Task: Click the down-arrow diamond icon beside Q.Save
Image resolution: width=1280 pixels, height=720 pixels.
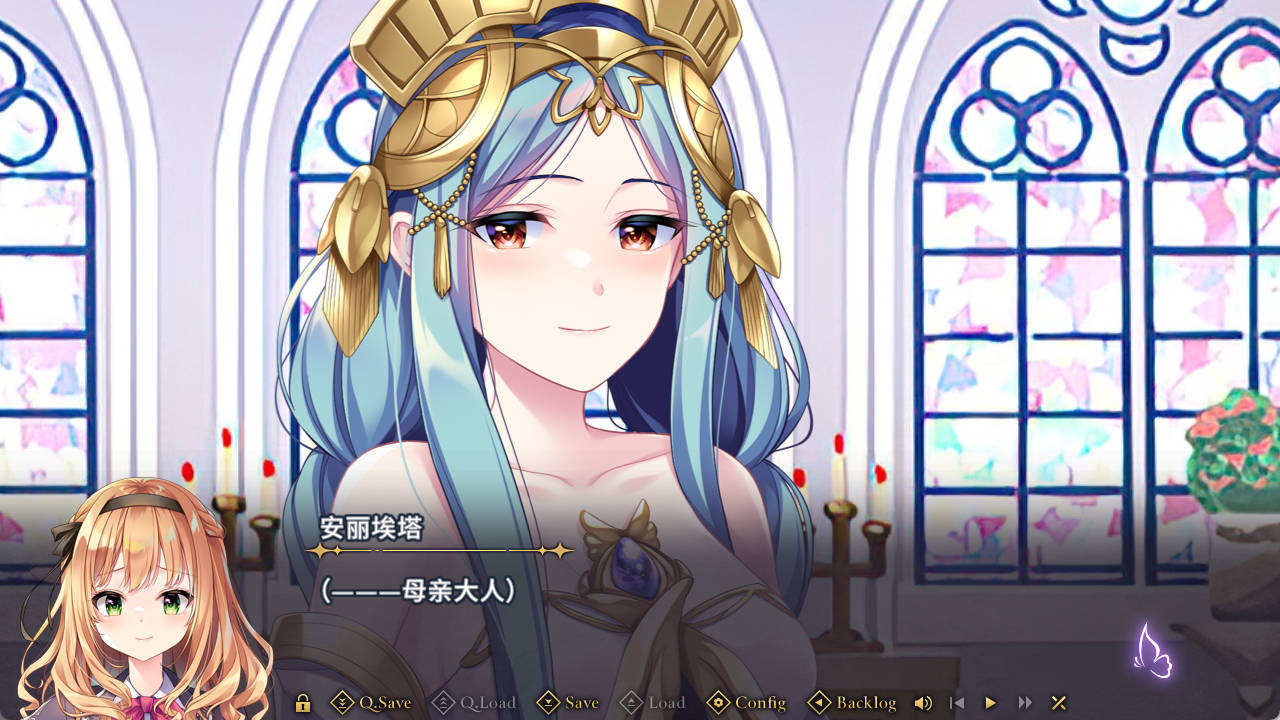Action: 345,703
